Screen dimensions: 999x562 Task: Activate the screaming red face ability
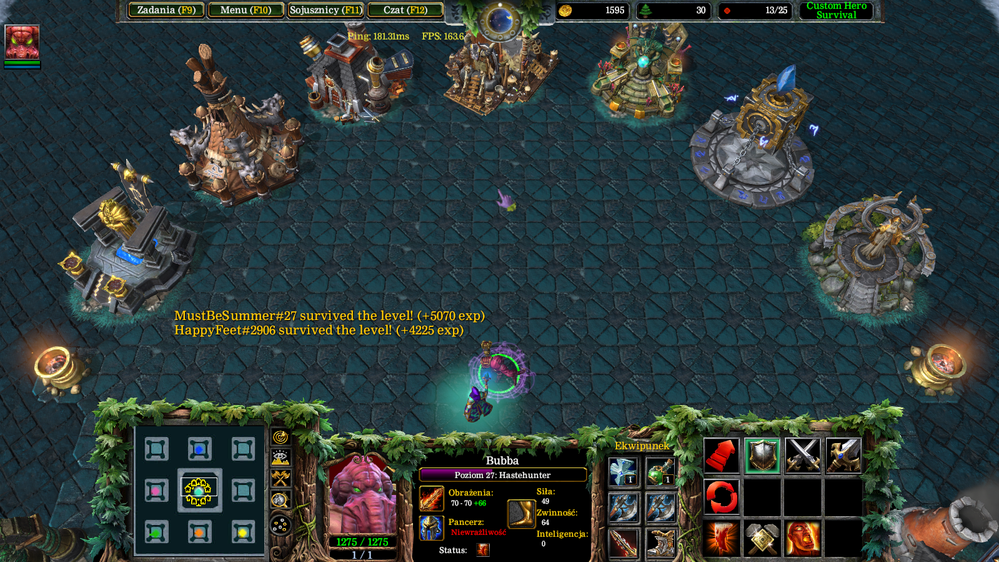point(802,538)
